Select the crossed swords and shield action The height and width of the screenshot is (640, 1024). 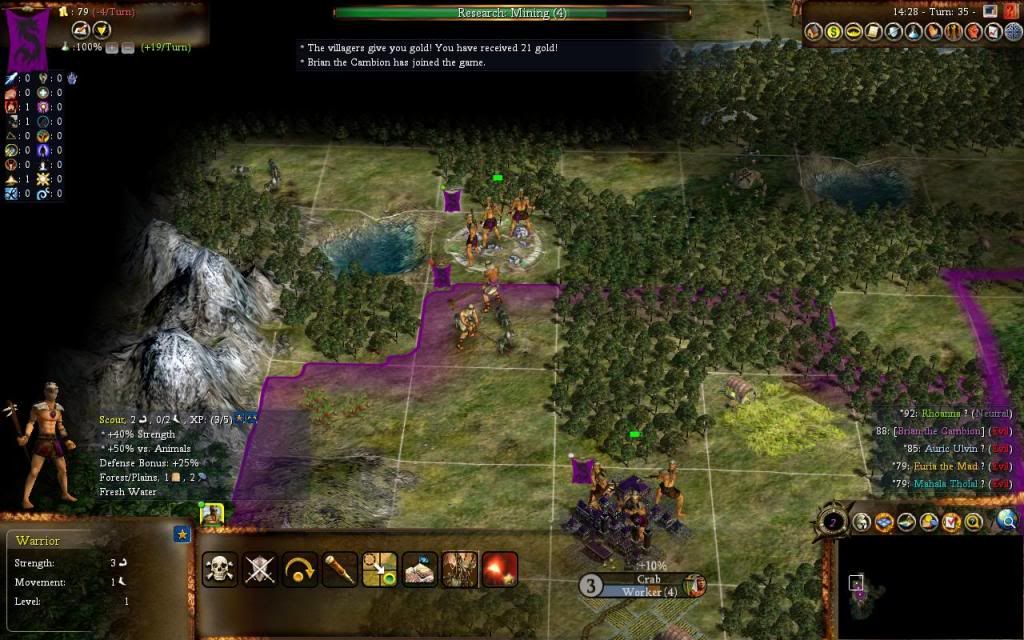click(259, 569)
